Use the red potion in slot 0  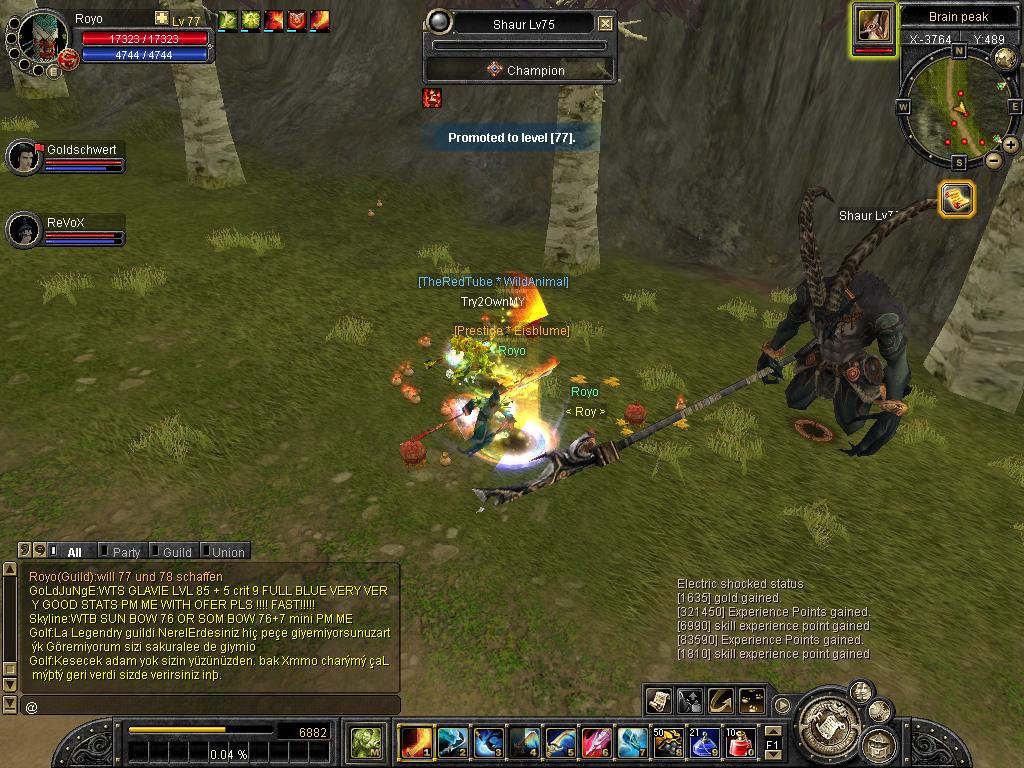point(739,742)
